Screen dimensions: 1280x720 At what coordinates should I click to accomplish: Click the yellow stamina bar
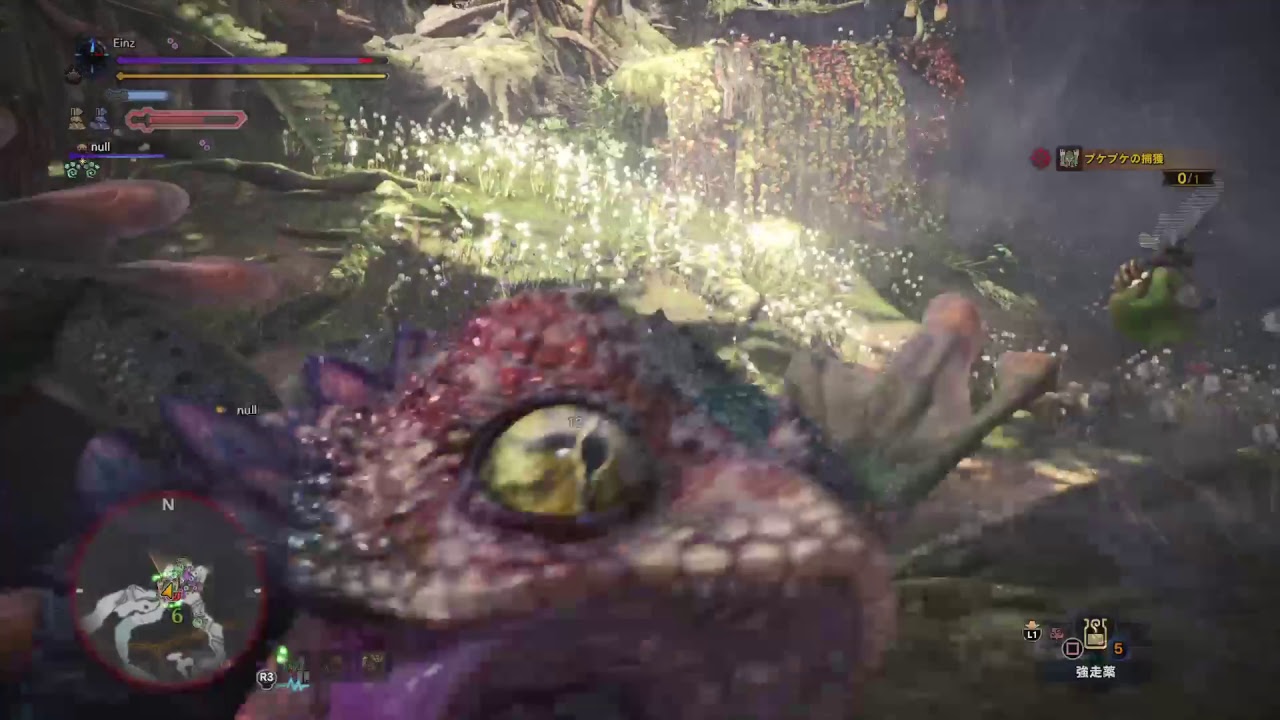[x=250, y=75]
